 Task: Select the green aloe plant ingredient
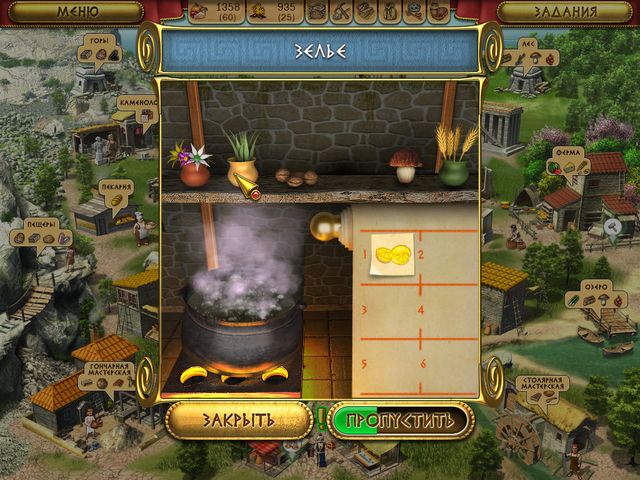tap(242, 159)
